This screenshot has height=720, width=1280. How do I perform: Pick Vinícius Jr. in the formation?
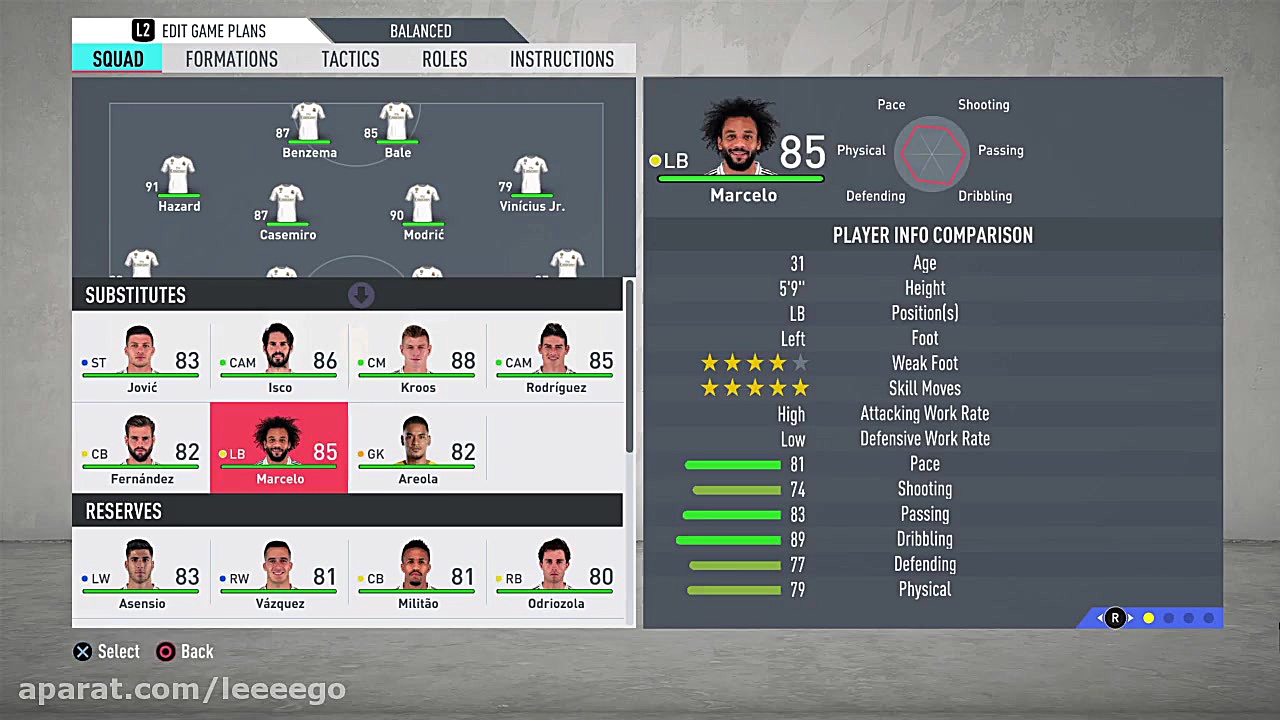531,181
